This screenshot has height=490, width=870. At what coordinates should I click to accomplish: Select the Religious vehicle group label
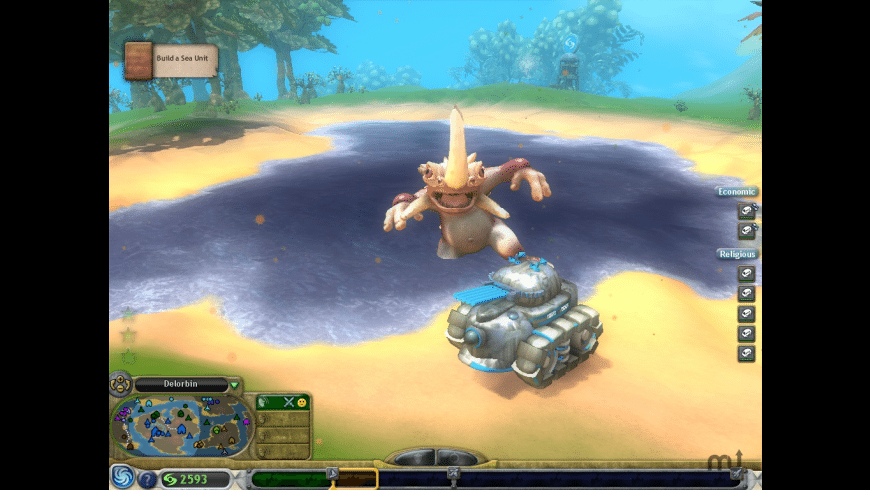pos(736,254)
